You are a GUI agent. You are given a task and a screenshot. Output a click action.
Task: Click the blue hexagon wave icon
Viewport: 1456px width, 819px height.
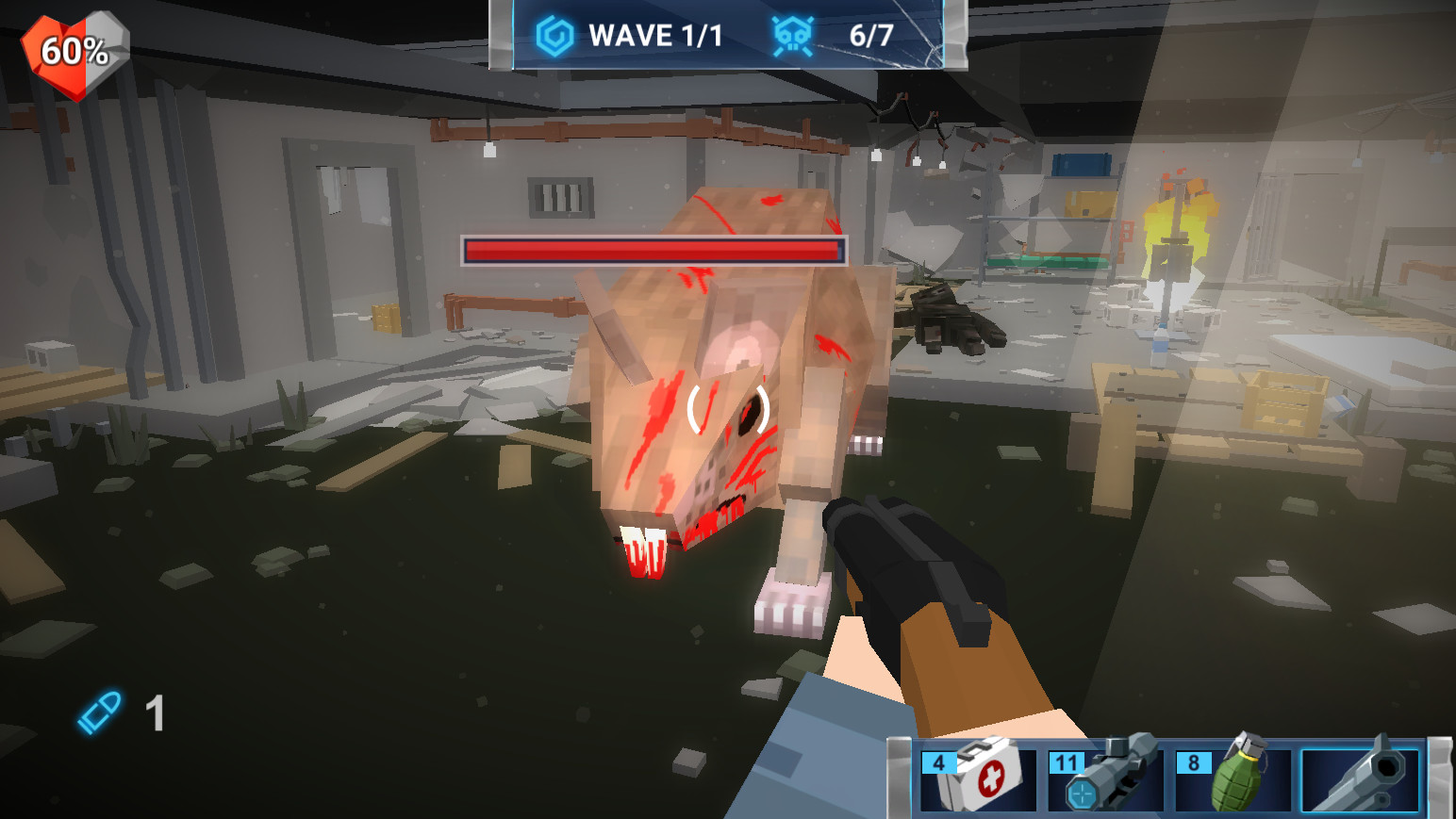tap(555, 34)
